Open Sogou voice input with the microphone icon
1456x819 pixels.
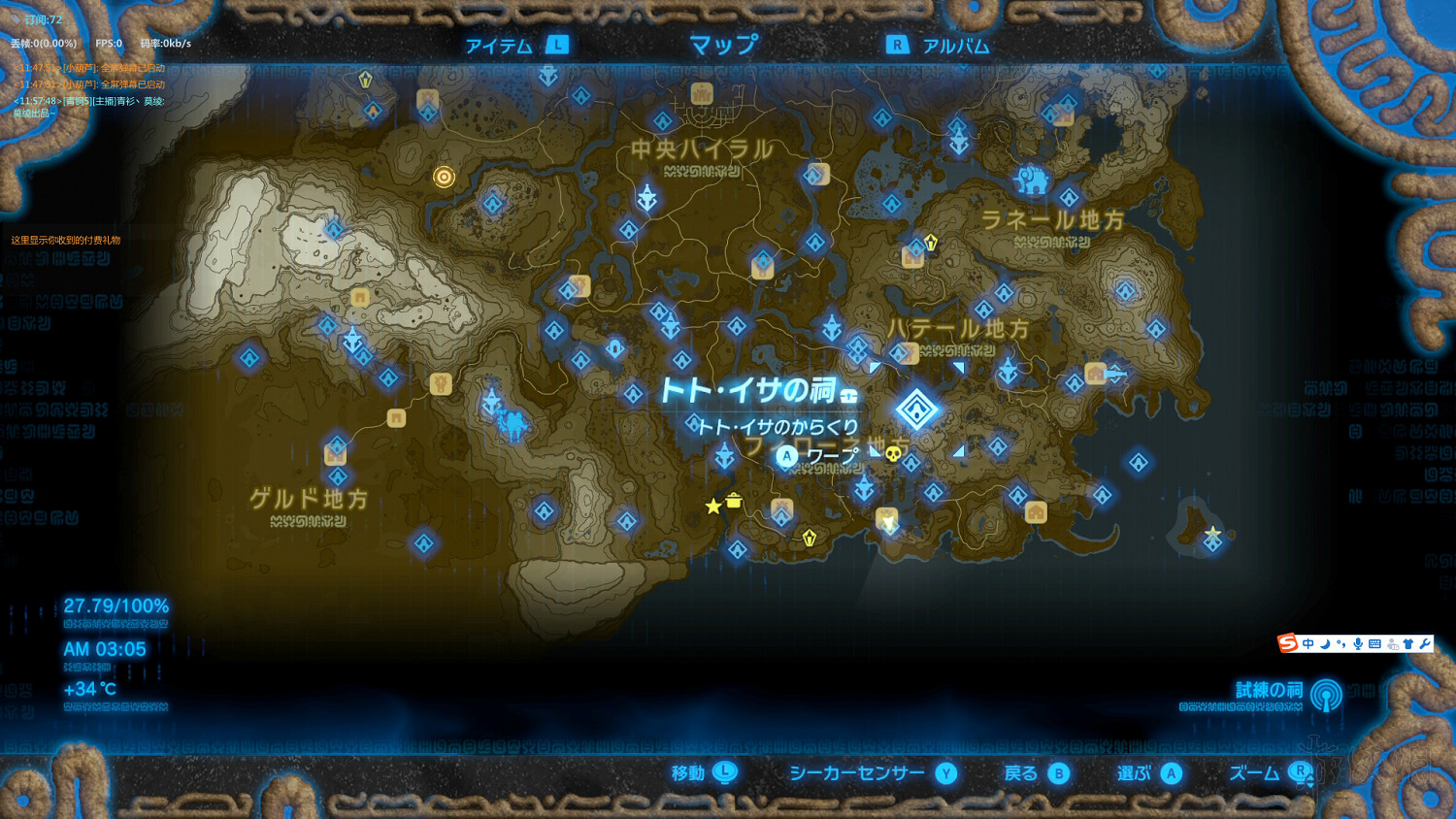pyautogui.click(x=1358, y=643)
